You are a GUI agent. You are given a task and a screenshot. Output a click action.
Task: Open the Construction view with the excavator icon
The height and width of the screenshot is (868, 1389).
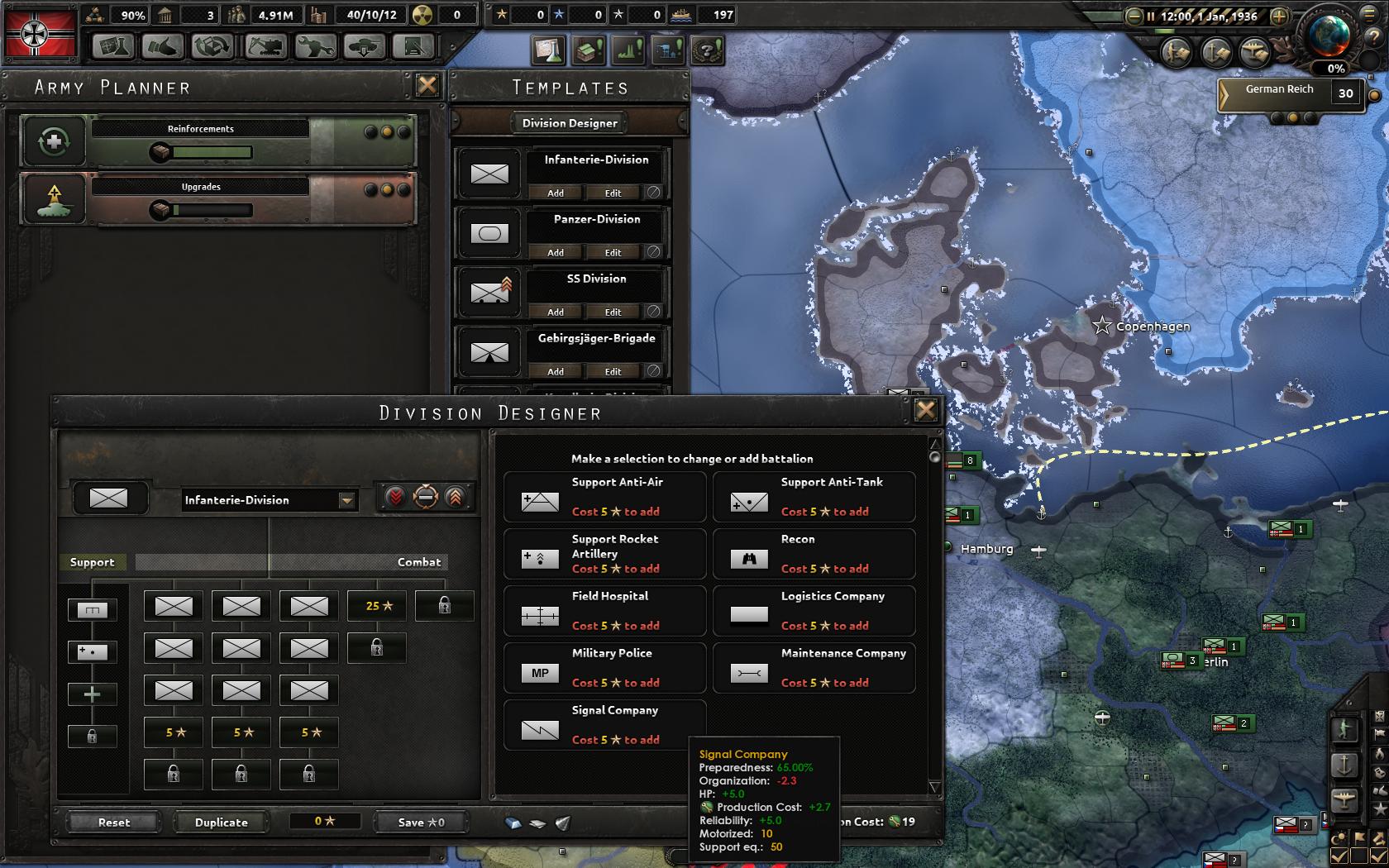click(x=265, y=48)
